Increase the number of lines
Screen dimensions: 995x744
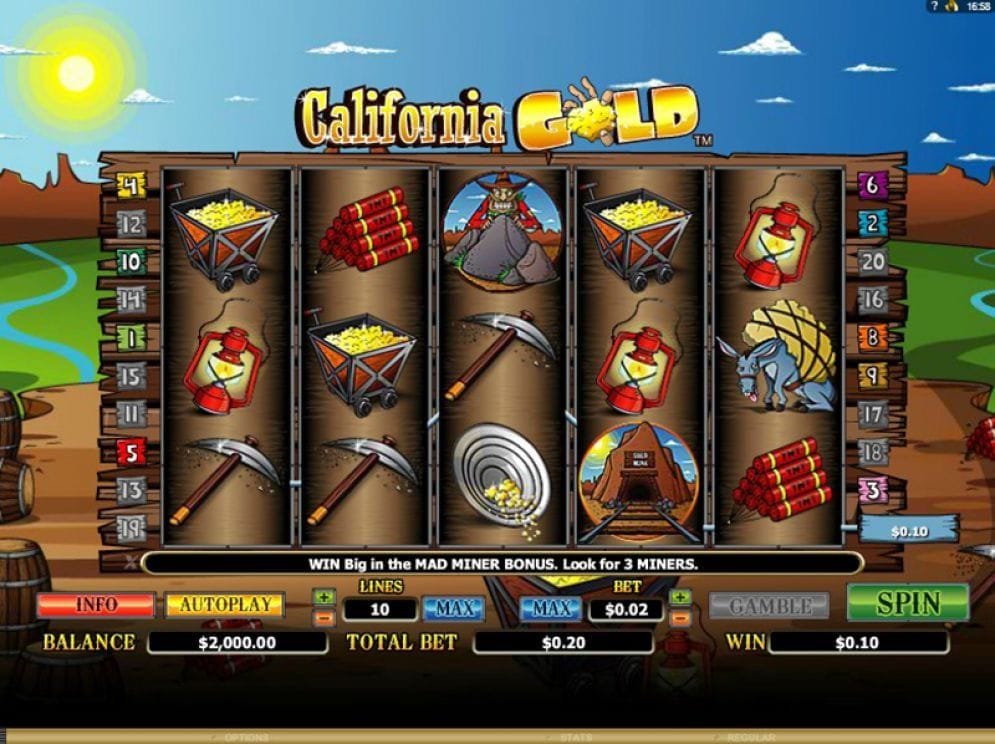323,597
